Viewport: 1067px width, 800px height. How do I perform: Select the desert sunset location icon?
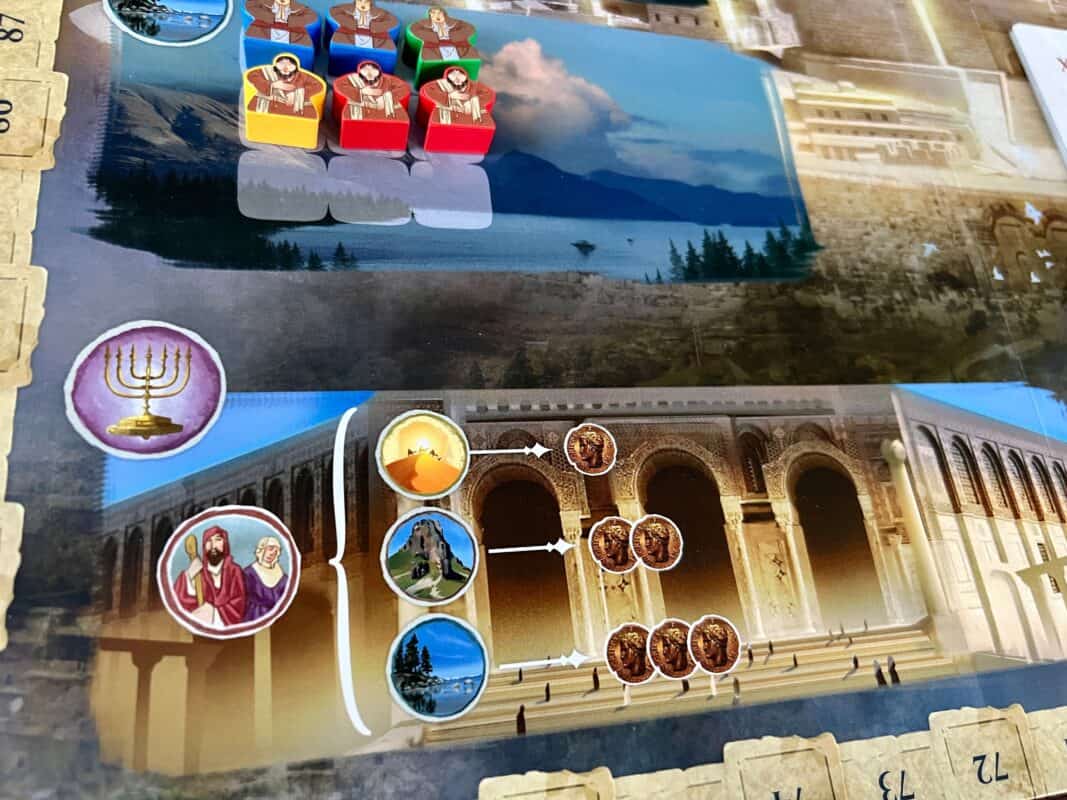(x=422, y=456)
